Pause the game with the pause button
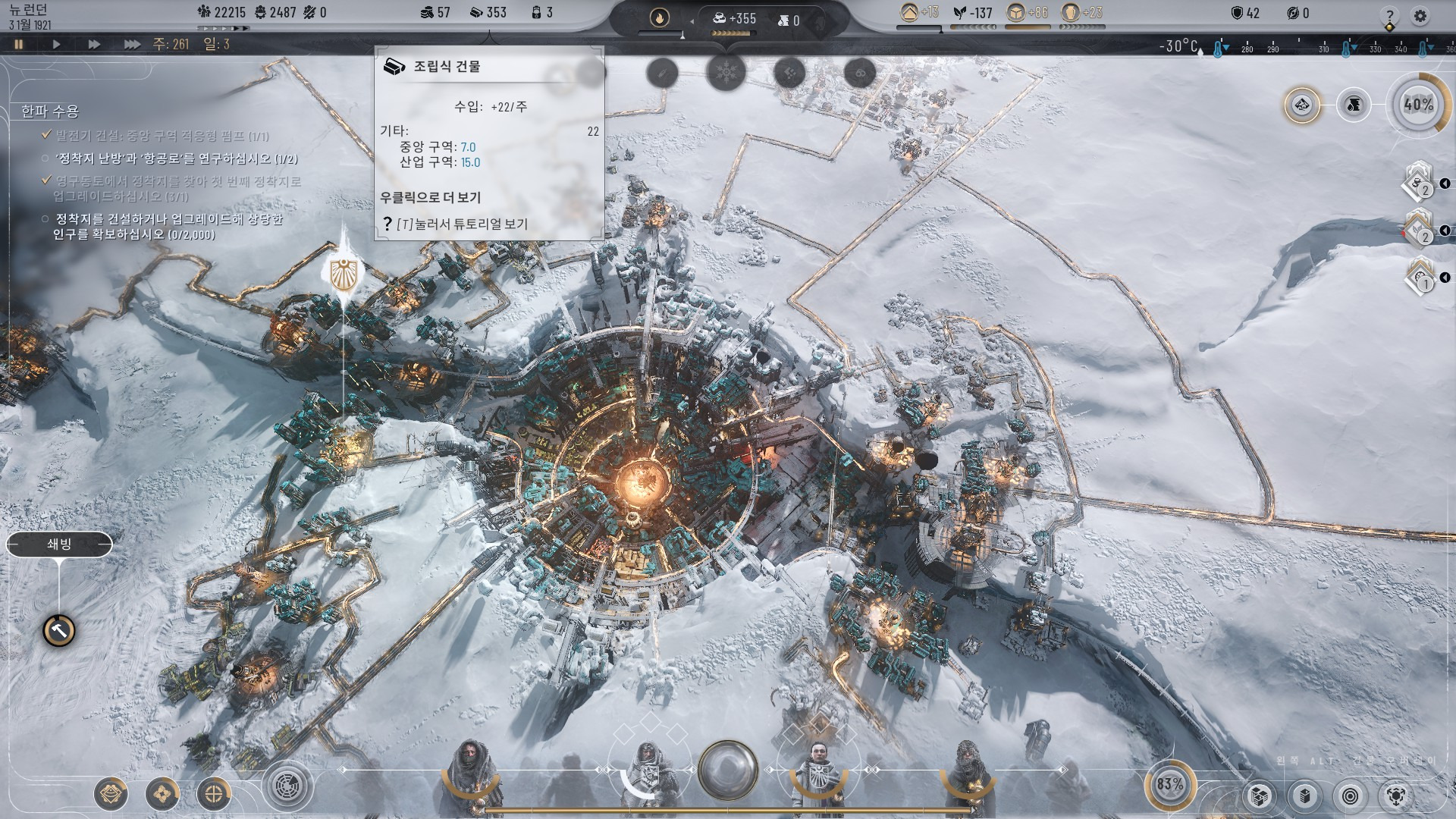This screenshot has height=819, width=1456. [x=19, y=44]
